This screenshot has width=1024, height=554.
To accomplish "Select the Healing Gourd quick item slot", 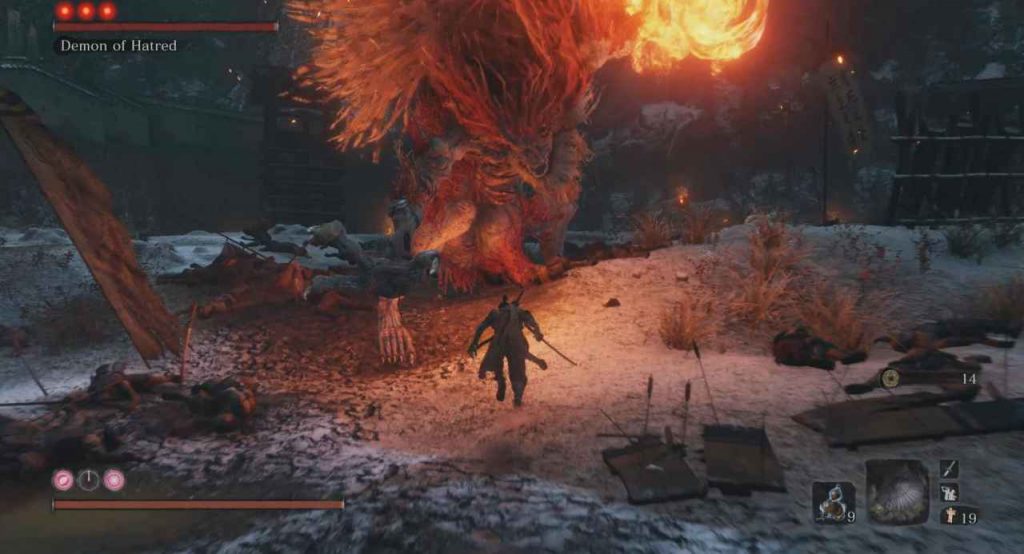I will pos(832,501).
